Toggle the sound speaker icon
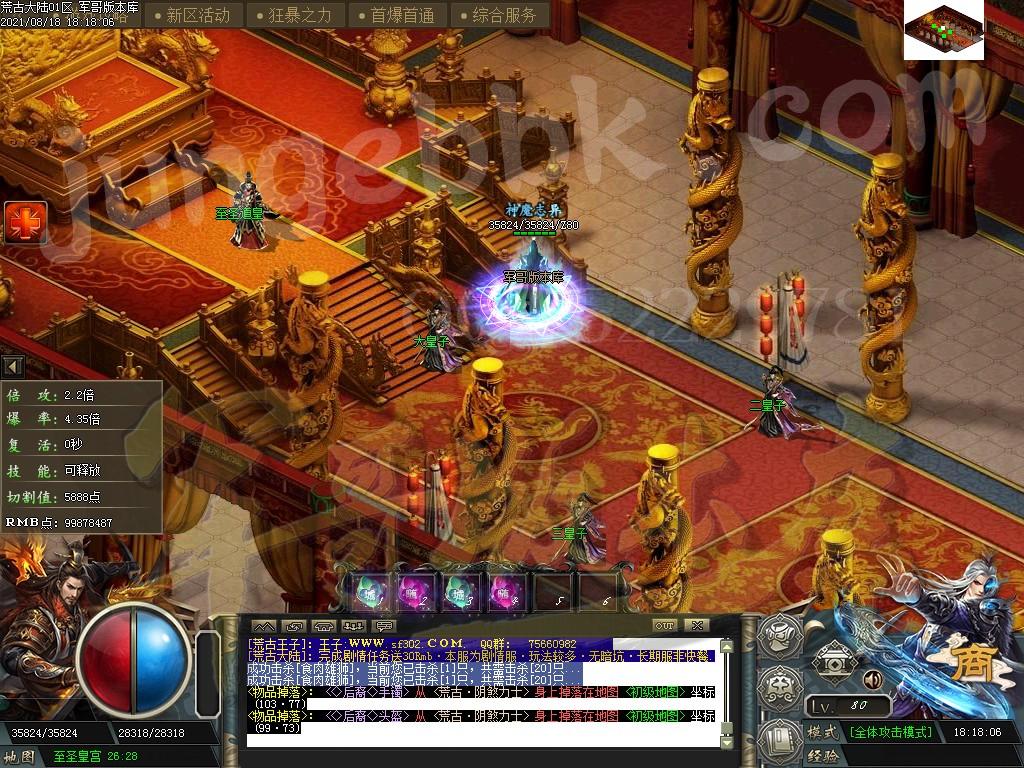Image resolution: width=1024 pixels, height=768 pixels. click(x=872, y=680)
